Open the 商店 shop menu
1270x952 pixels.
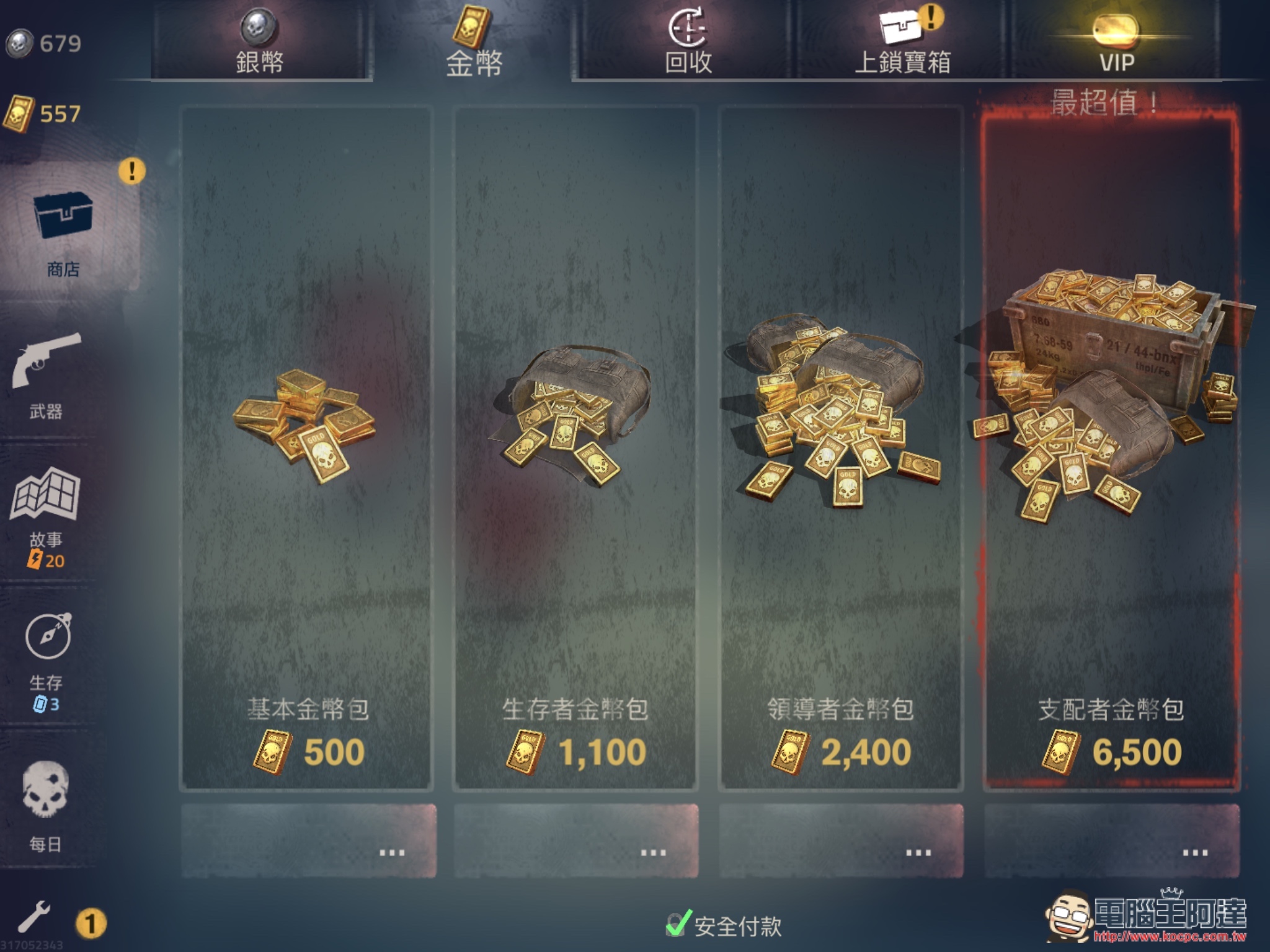click(63, 229)
